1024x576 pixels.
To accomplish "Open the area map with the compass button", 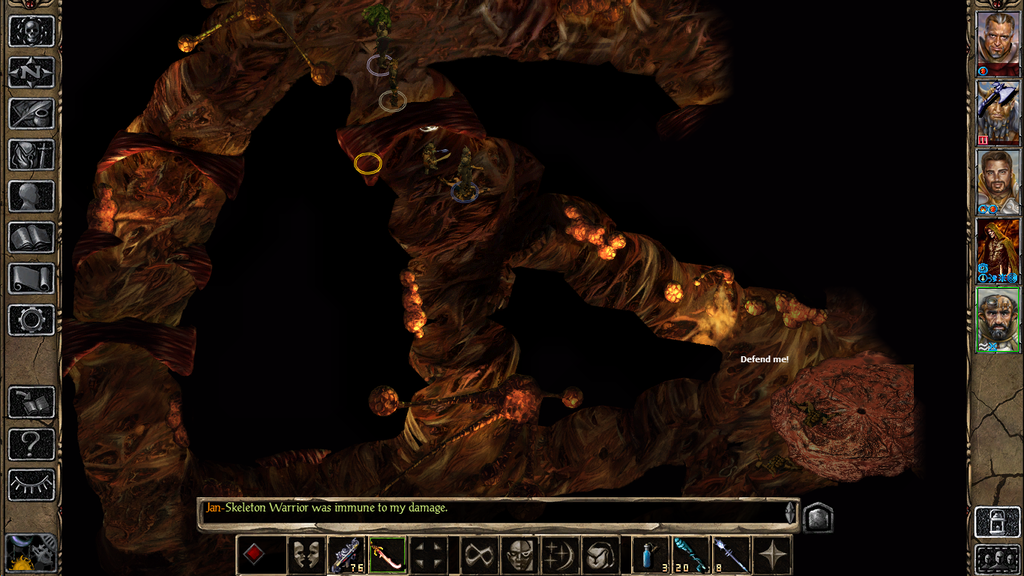I will point(31,72).
